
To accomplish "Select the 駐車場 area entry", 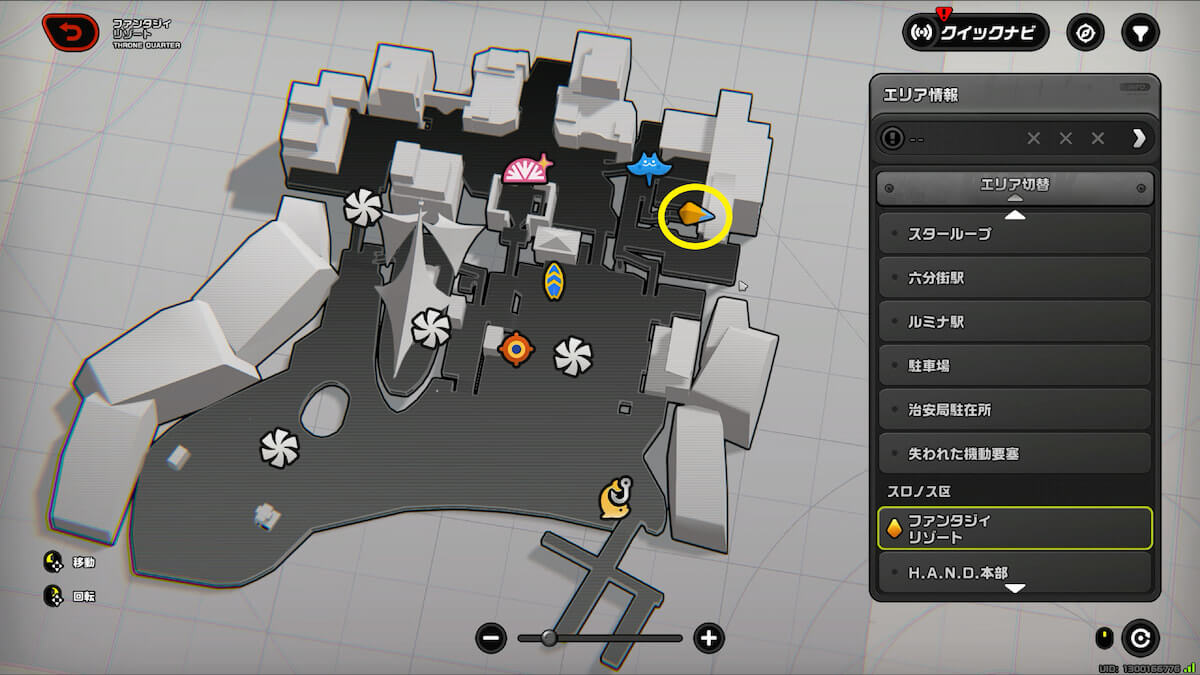I will [x=1014, y=366].
